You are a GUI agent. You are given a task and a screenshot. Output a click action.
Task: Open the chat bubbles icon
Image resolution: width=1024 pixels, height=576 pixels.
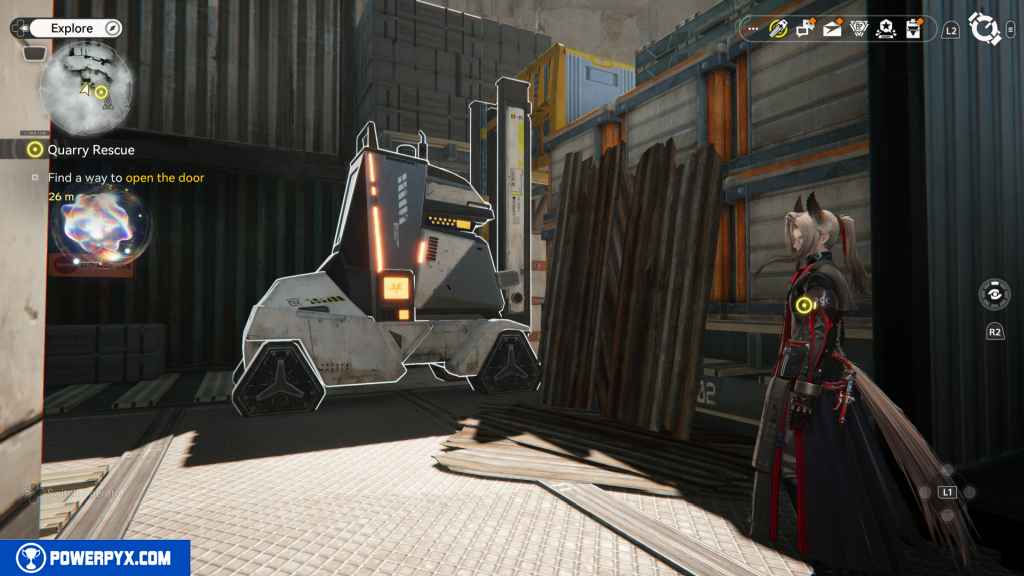click(805, 29)
